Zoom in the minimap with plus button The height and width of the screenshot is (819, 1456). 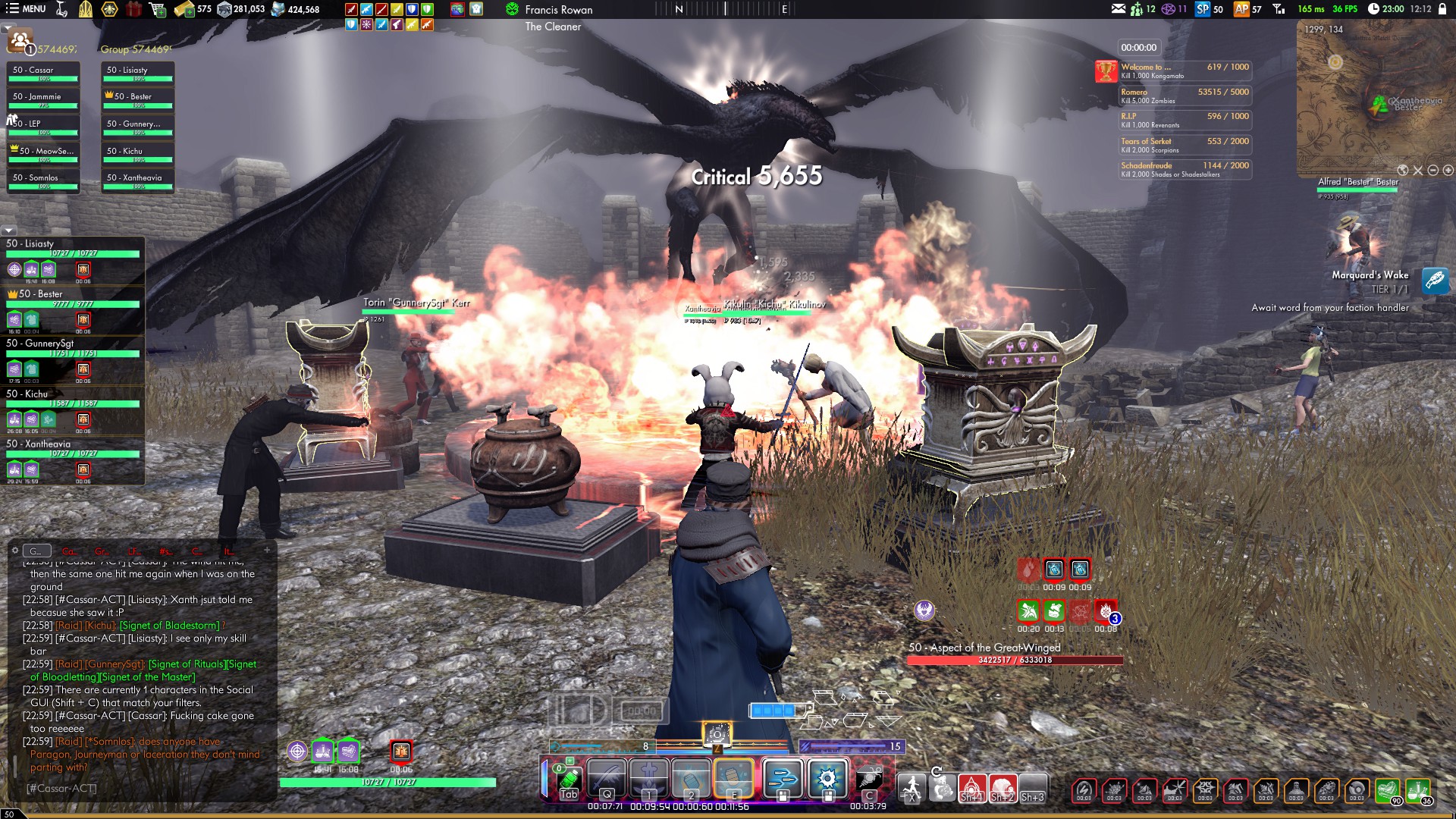pyautogui.click(x=1448, y=171)
